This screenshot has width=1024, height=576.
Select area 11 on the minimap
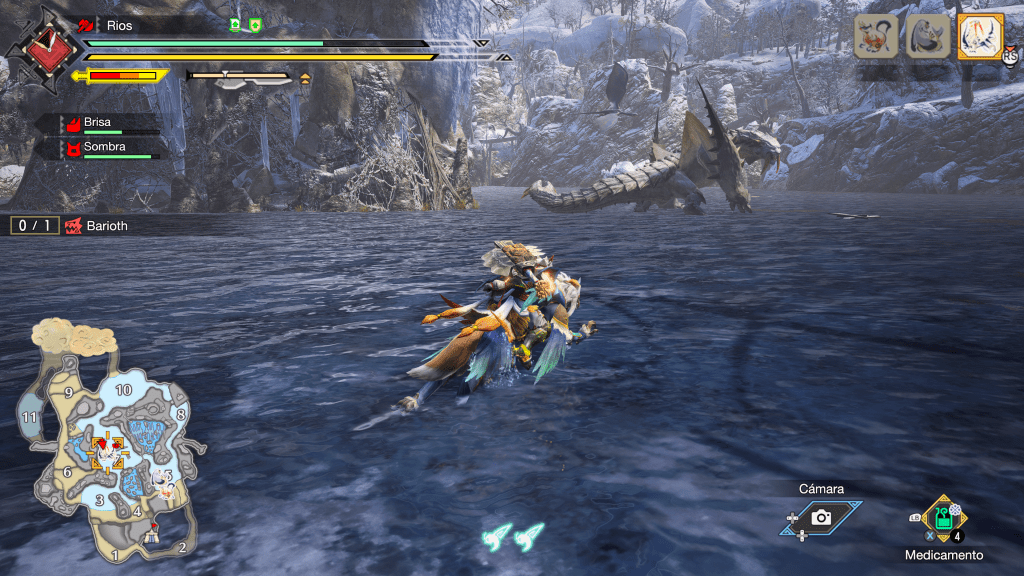pyautogui.click(x=29, y=416)
